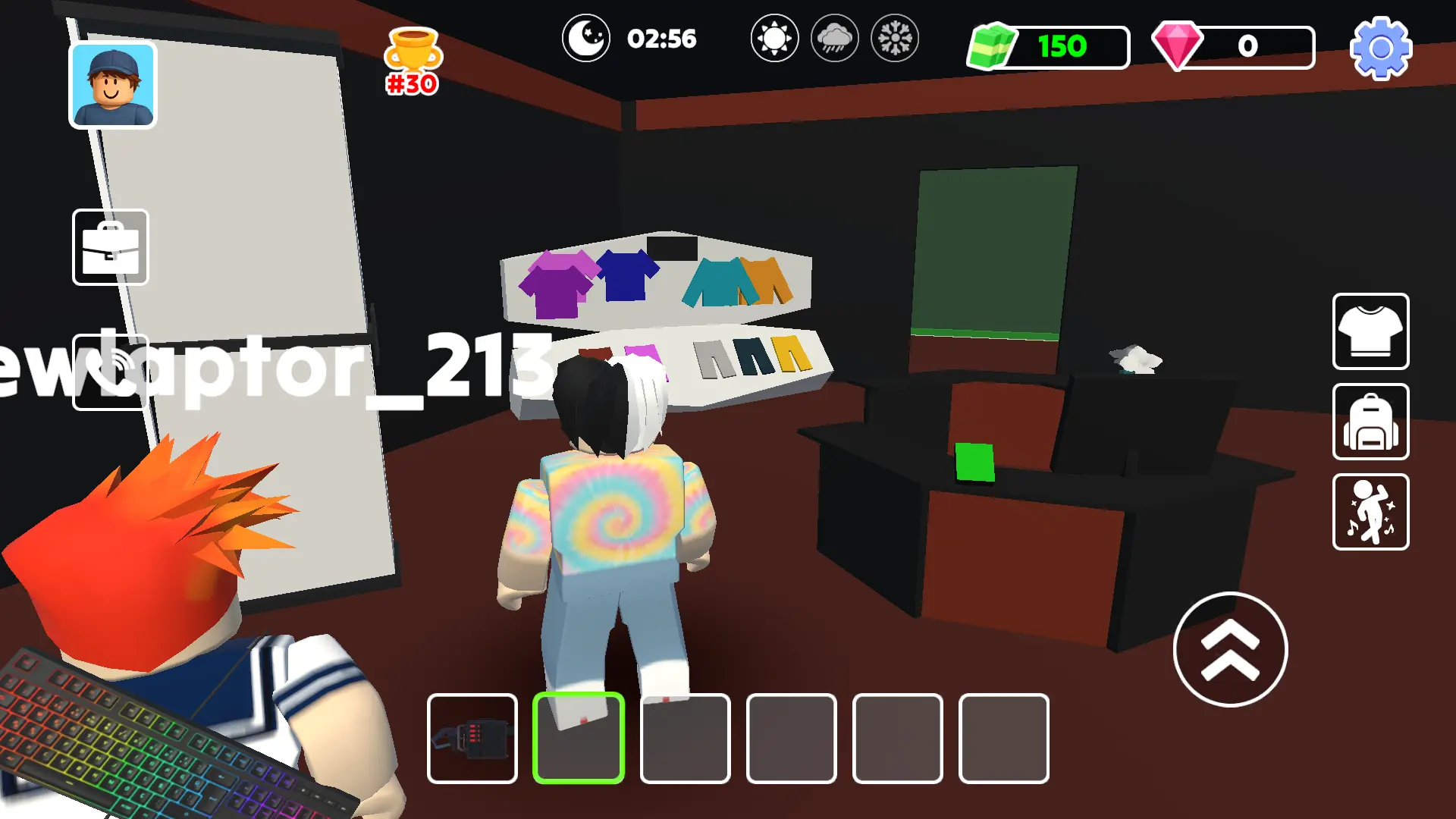This screenshot has height=819, width=1456.
Task: Select the snowy weather icon
Action: [895, 39]
